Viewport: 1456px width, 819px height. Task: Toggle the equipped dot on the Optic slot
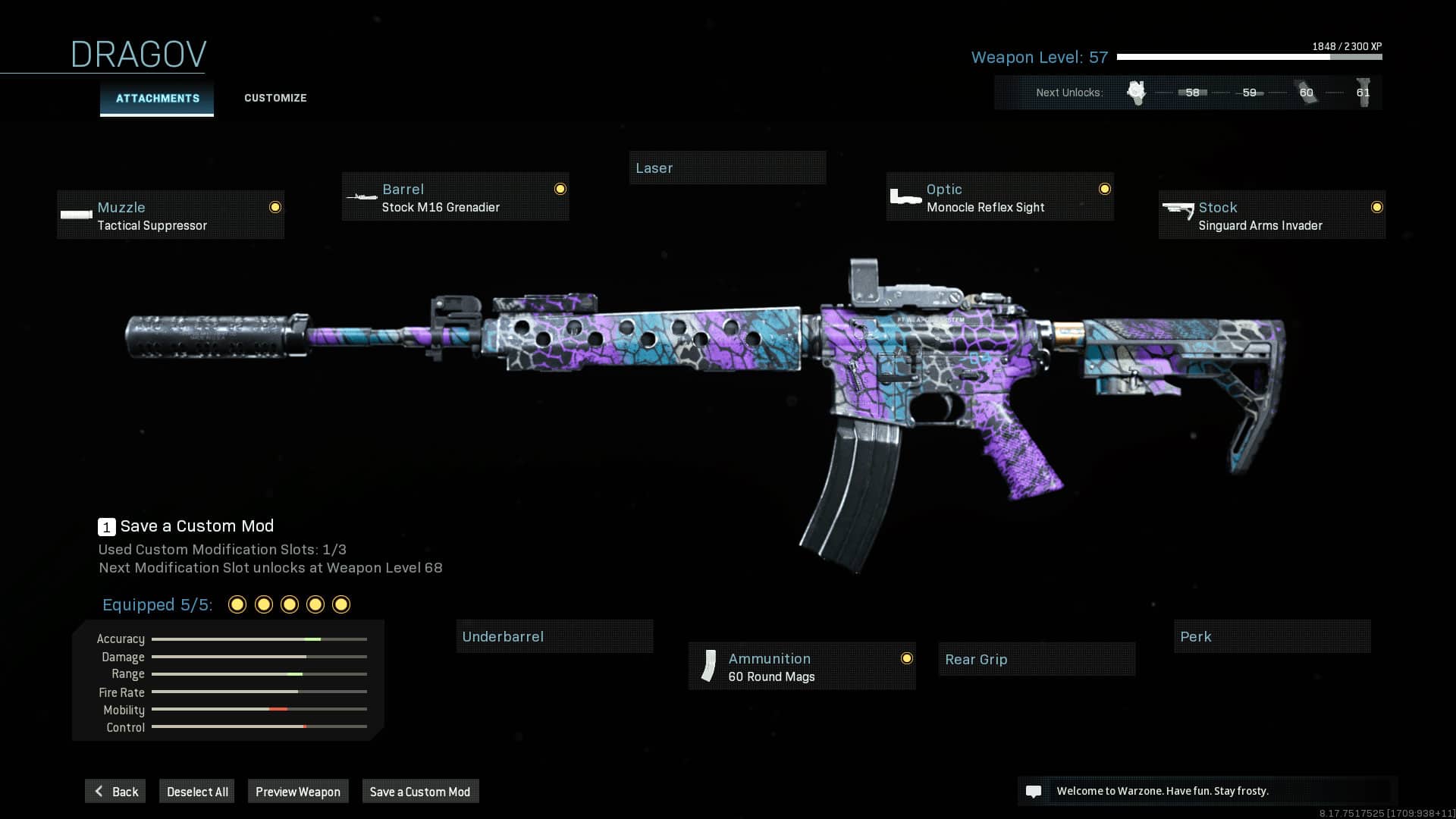tap(1103, 189)
